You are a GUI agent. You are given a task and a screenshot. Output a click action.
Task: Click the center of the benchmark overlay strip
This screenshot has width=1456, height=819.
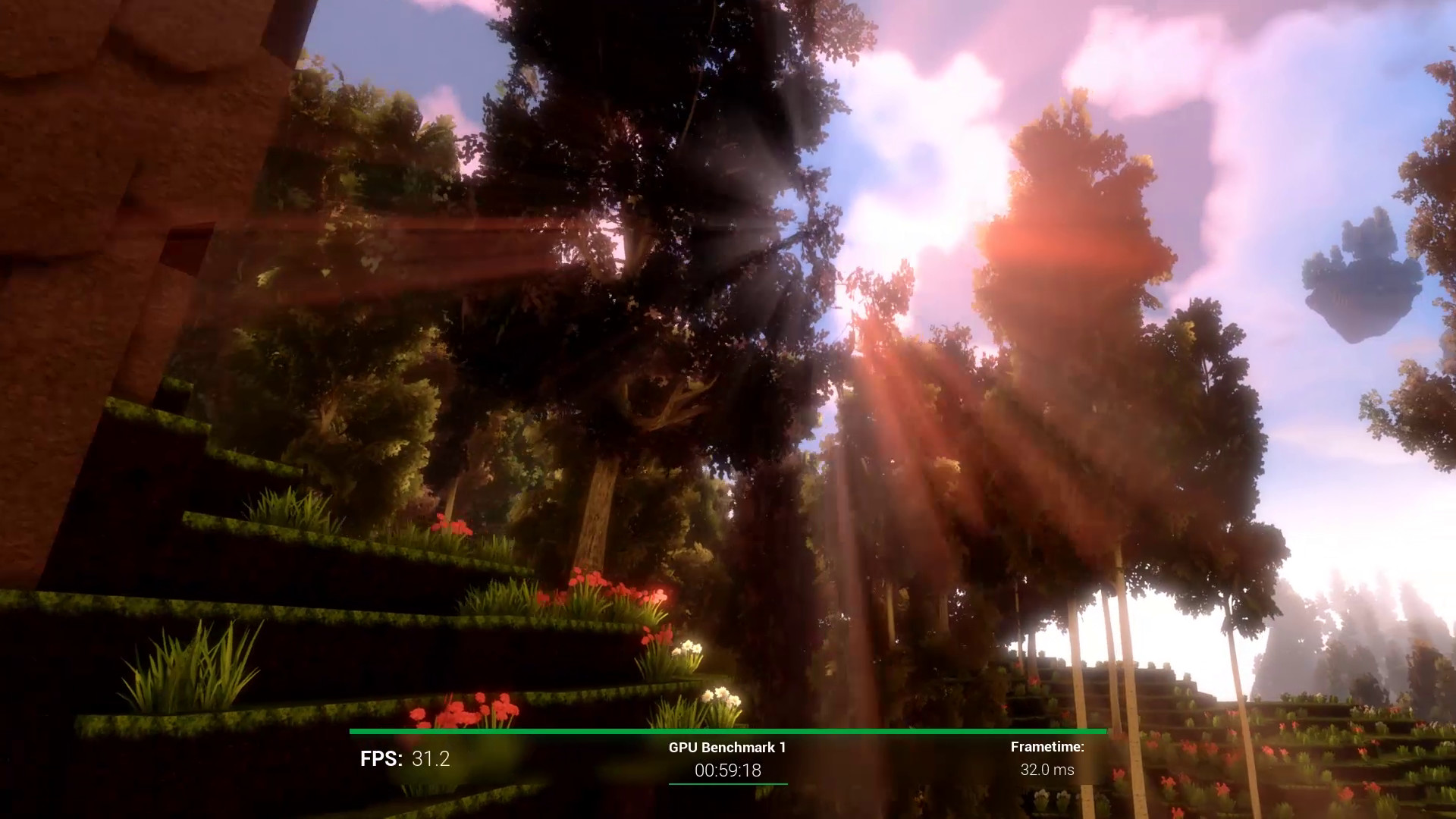pos(726,758)
